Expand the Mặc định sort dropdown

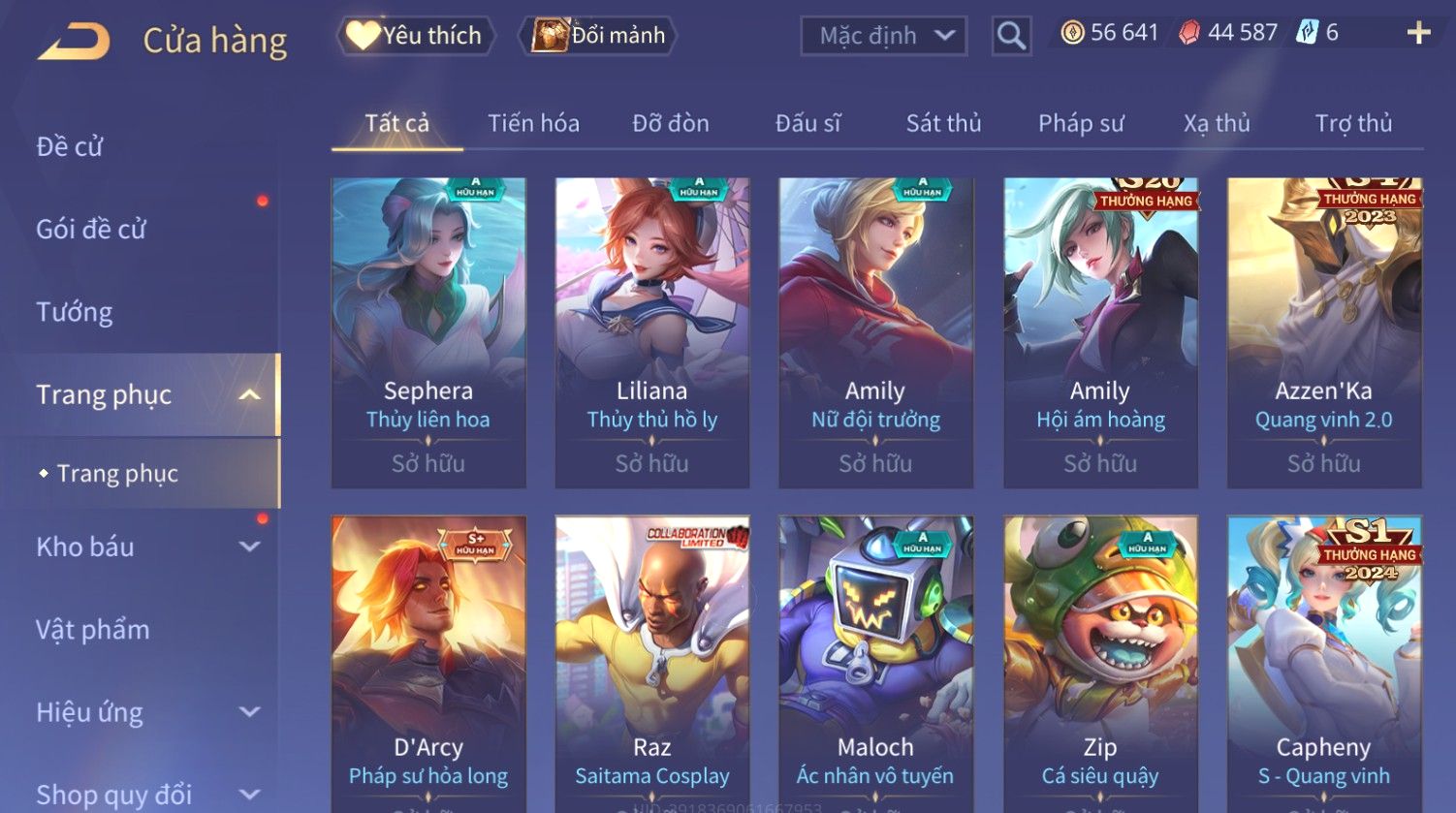pos(883,37)
